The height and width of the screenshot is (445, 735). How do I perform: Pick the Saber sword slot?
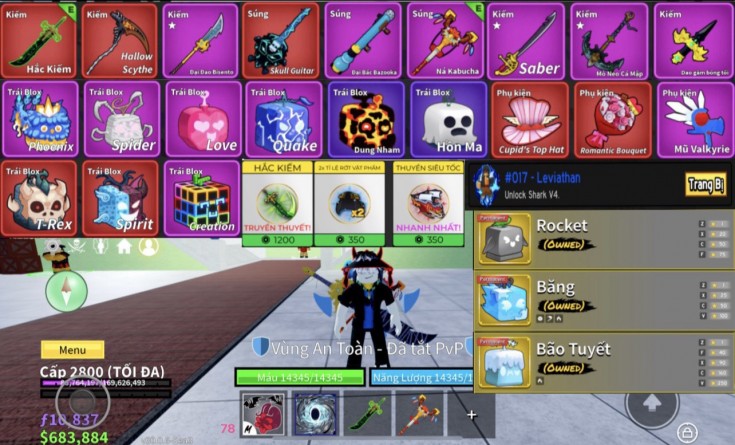[526, 40]
